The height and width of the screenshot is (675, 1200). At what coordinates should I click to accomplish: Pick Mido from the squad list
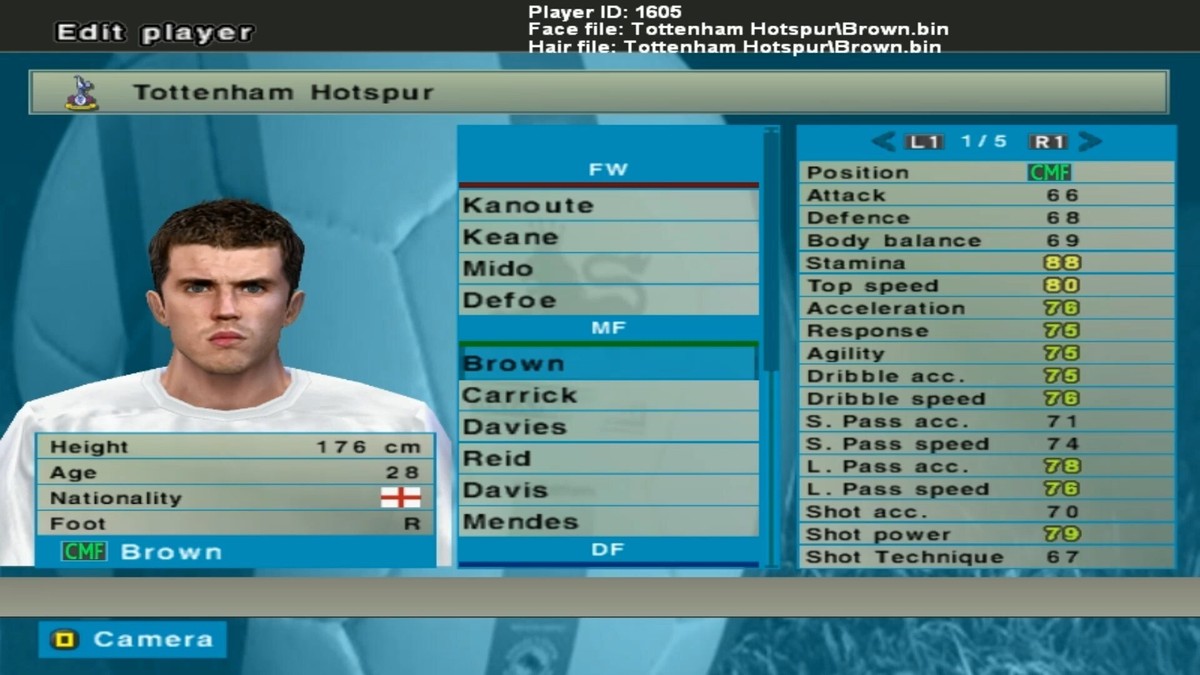point(608,269)
